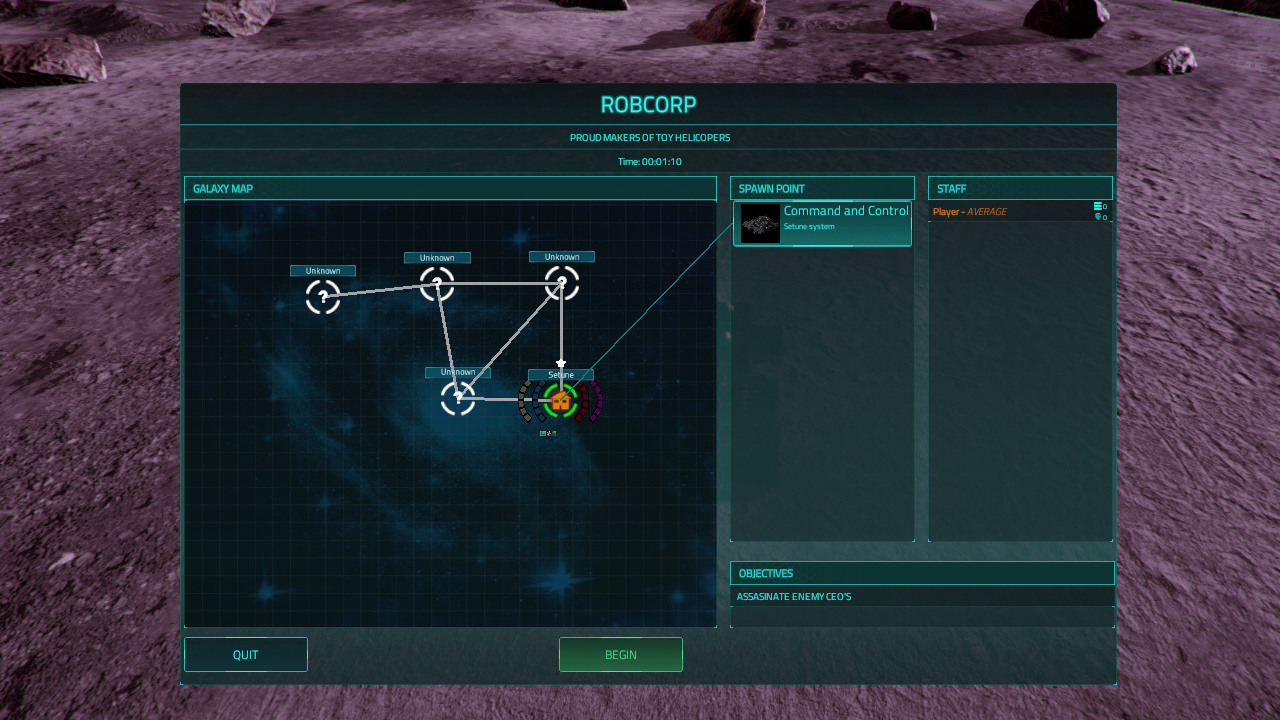Select the Setune system on the galaxy map
The height and width of the screenshot is (720, 1280).
tap(561, 401)
